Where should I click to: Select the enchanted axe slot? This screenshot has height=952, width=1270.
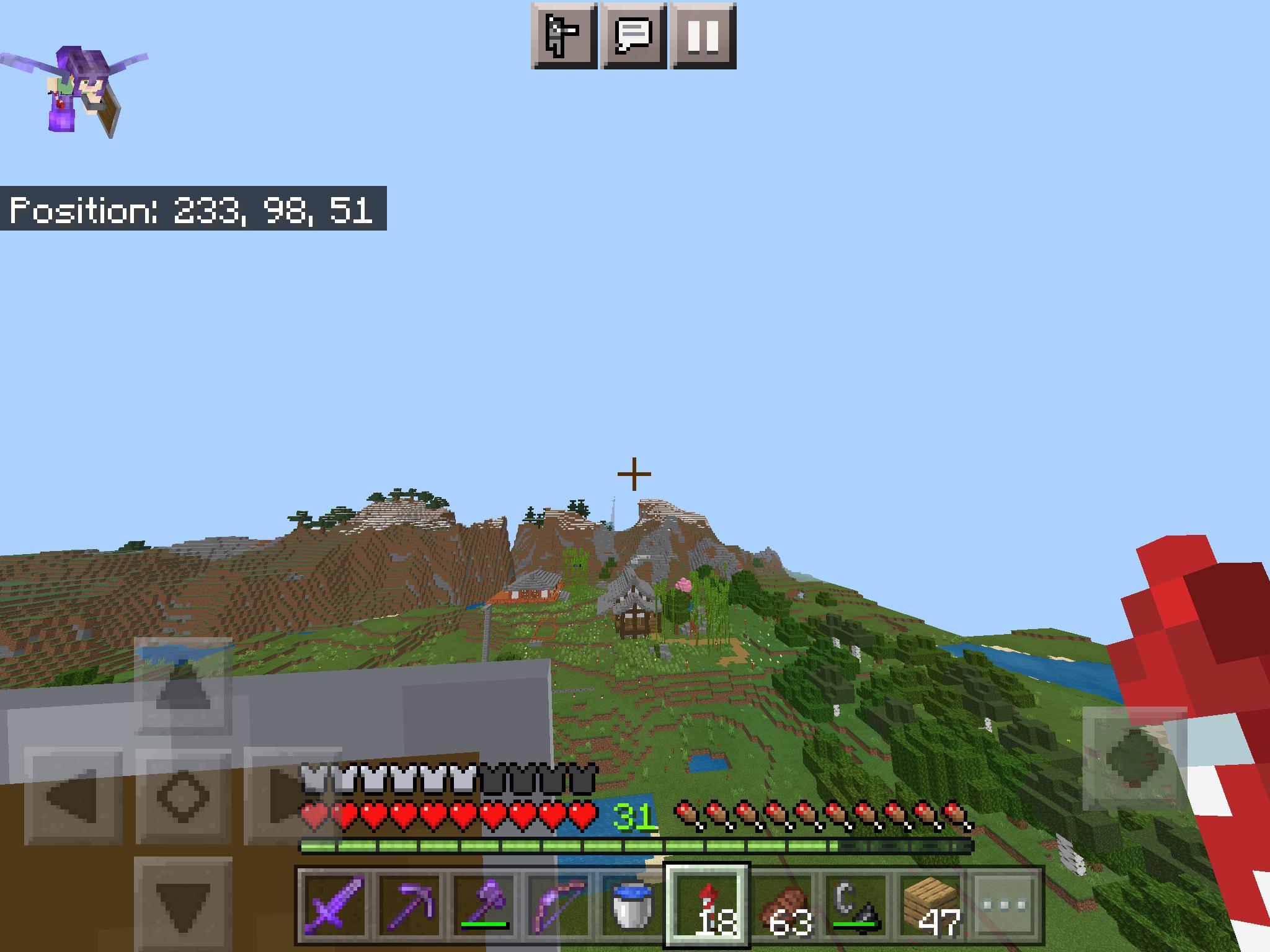point(487,908)
